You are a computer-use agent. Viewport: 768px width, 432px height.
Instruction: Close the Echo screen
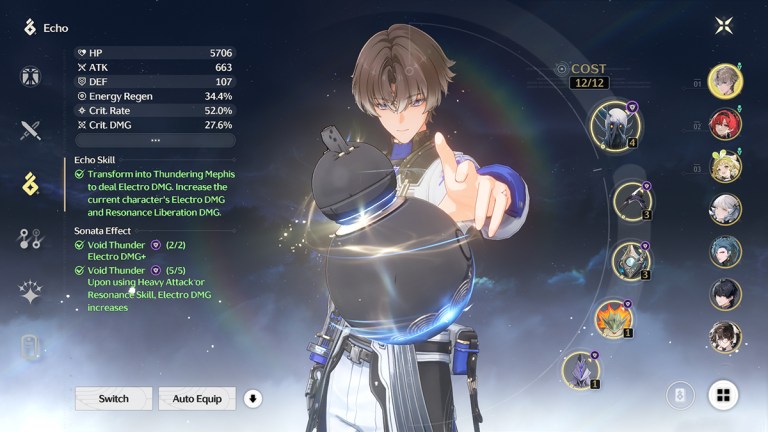[724, 27]
